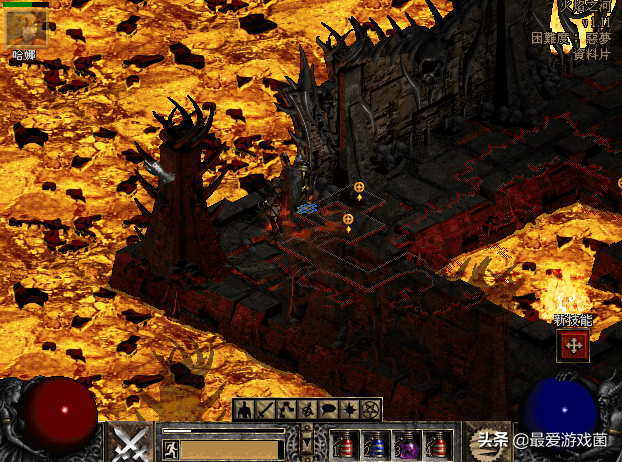Screen dimensions: 622x462
Task: Use the purple rejuvenation potion in belt
Action: pyautogui.click(x=408, y=444)
